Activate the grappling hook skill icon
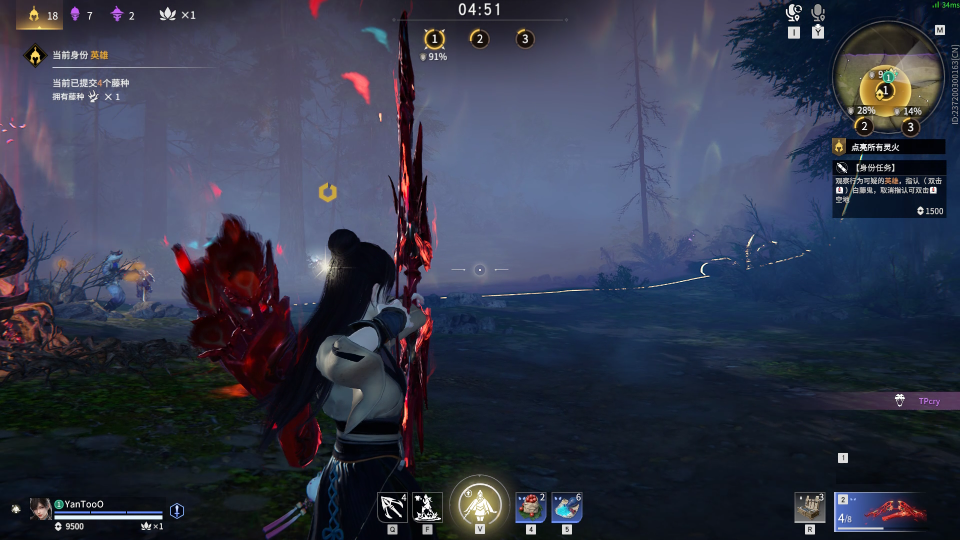This screenshot has height=540, width=960. click(392, 506)
